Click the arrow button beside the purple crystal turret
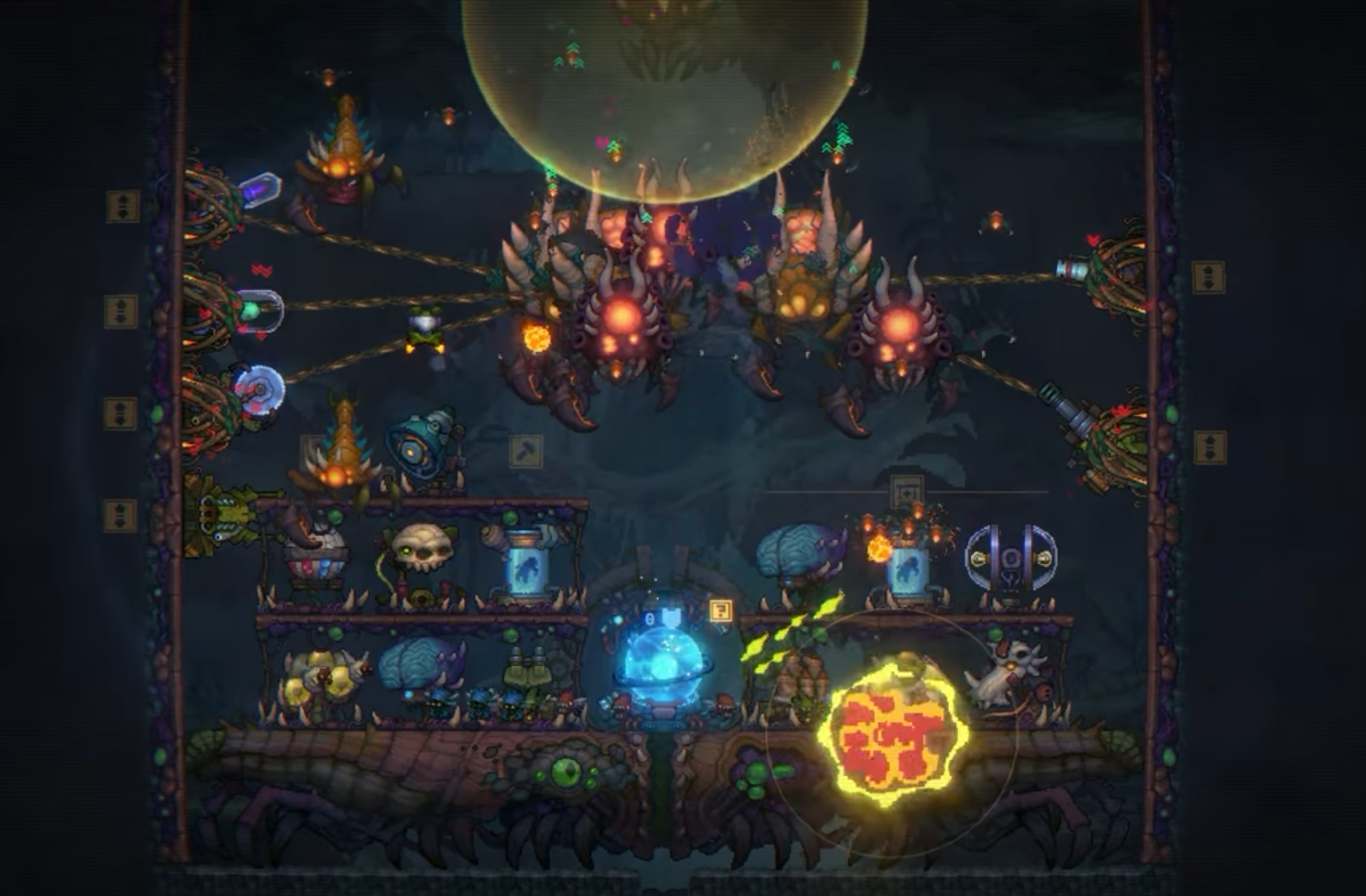This screenshot has width=1366, height=896. pos(123,206)
